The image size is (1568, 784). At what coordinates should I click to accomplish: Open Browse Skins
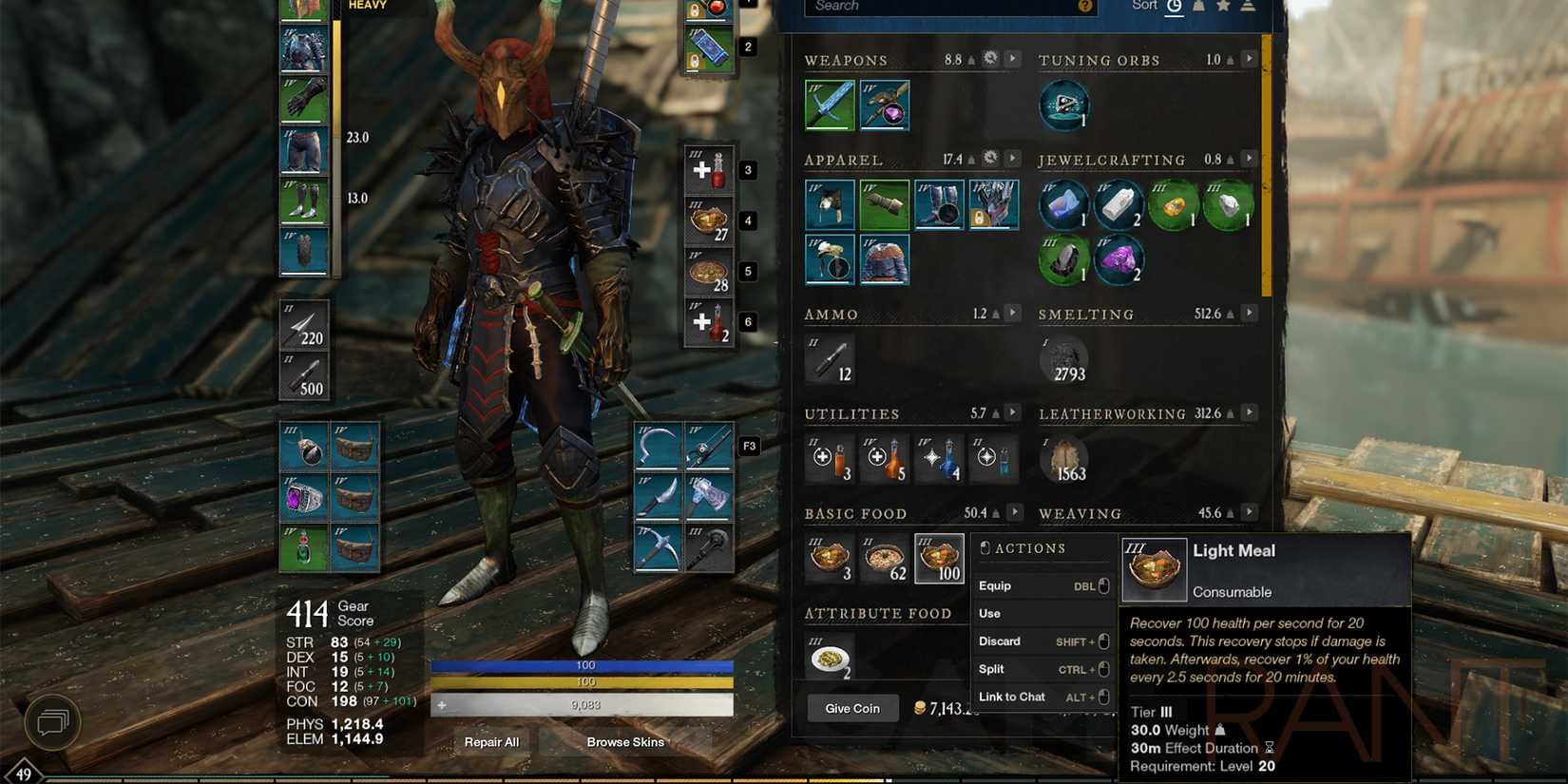coord(625,742)
